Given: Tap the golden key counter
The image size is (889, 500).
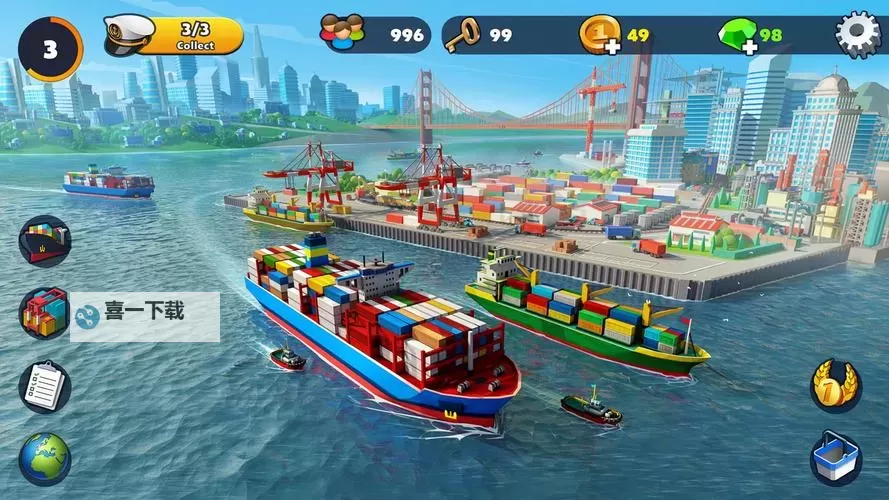Looking at the screenshot, I should [462, 35].
